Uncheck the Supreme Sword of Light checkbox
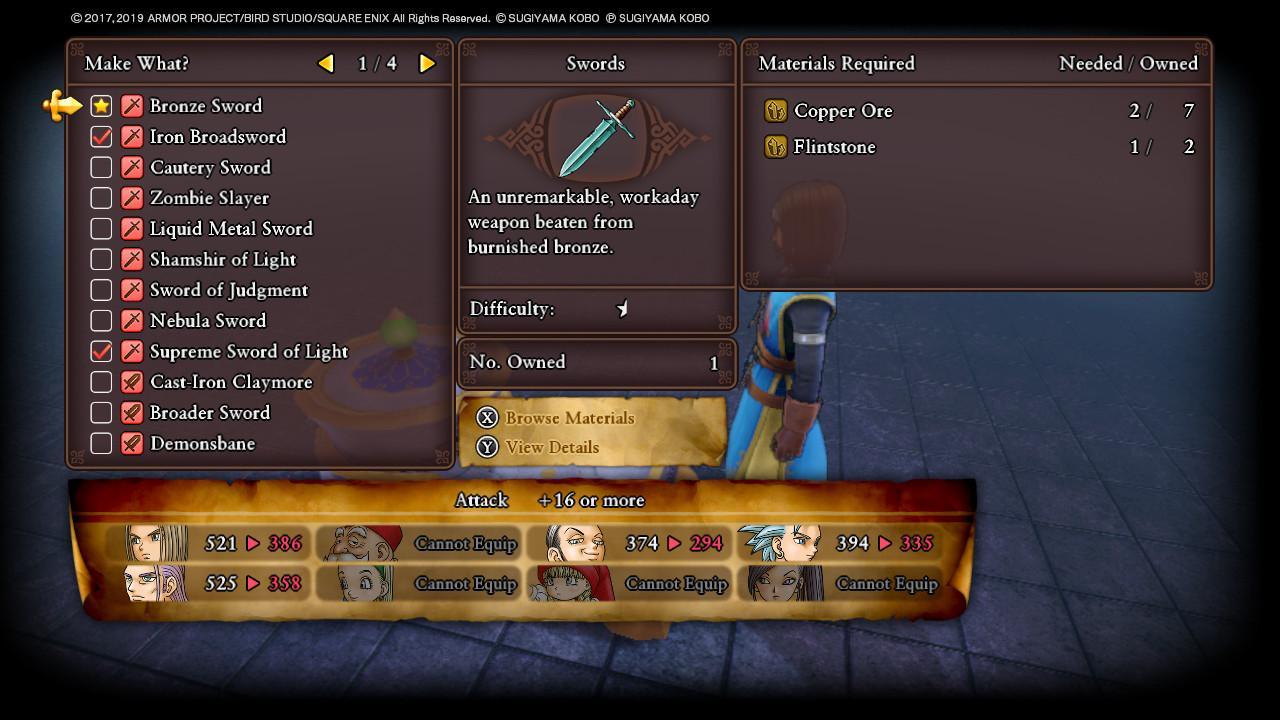 [100, 351]
